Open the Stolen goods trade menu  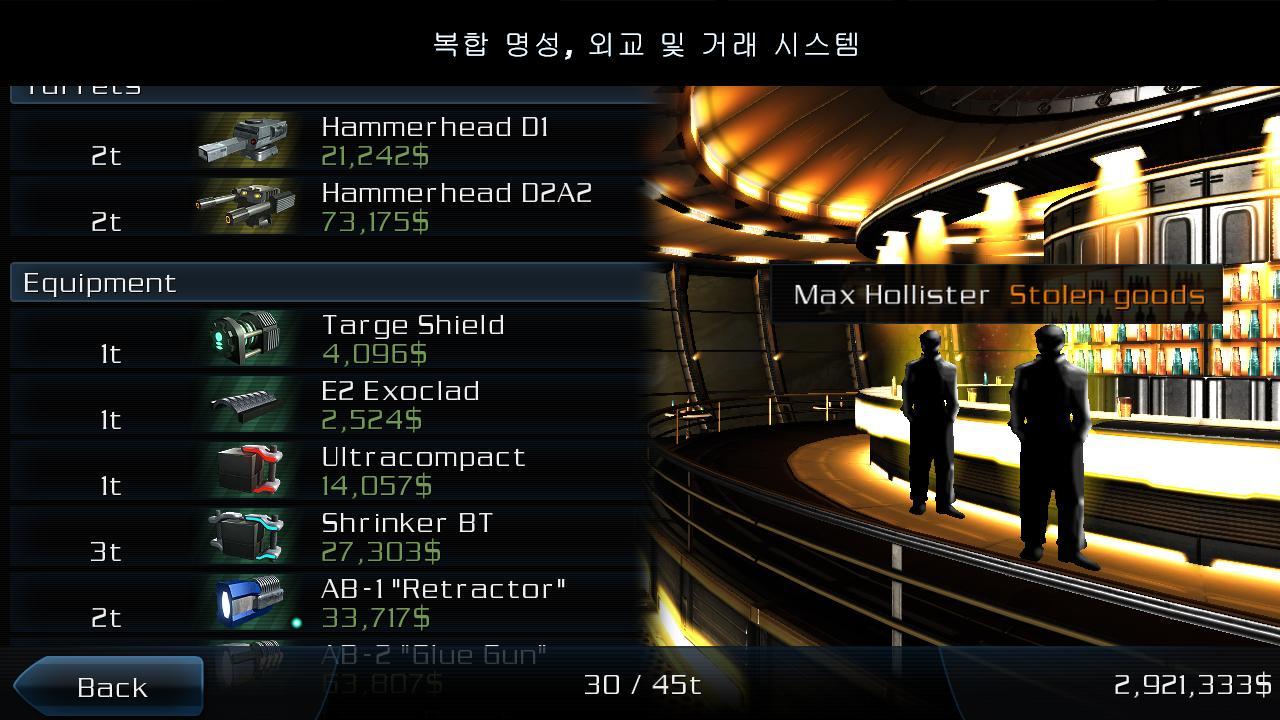1107,295
